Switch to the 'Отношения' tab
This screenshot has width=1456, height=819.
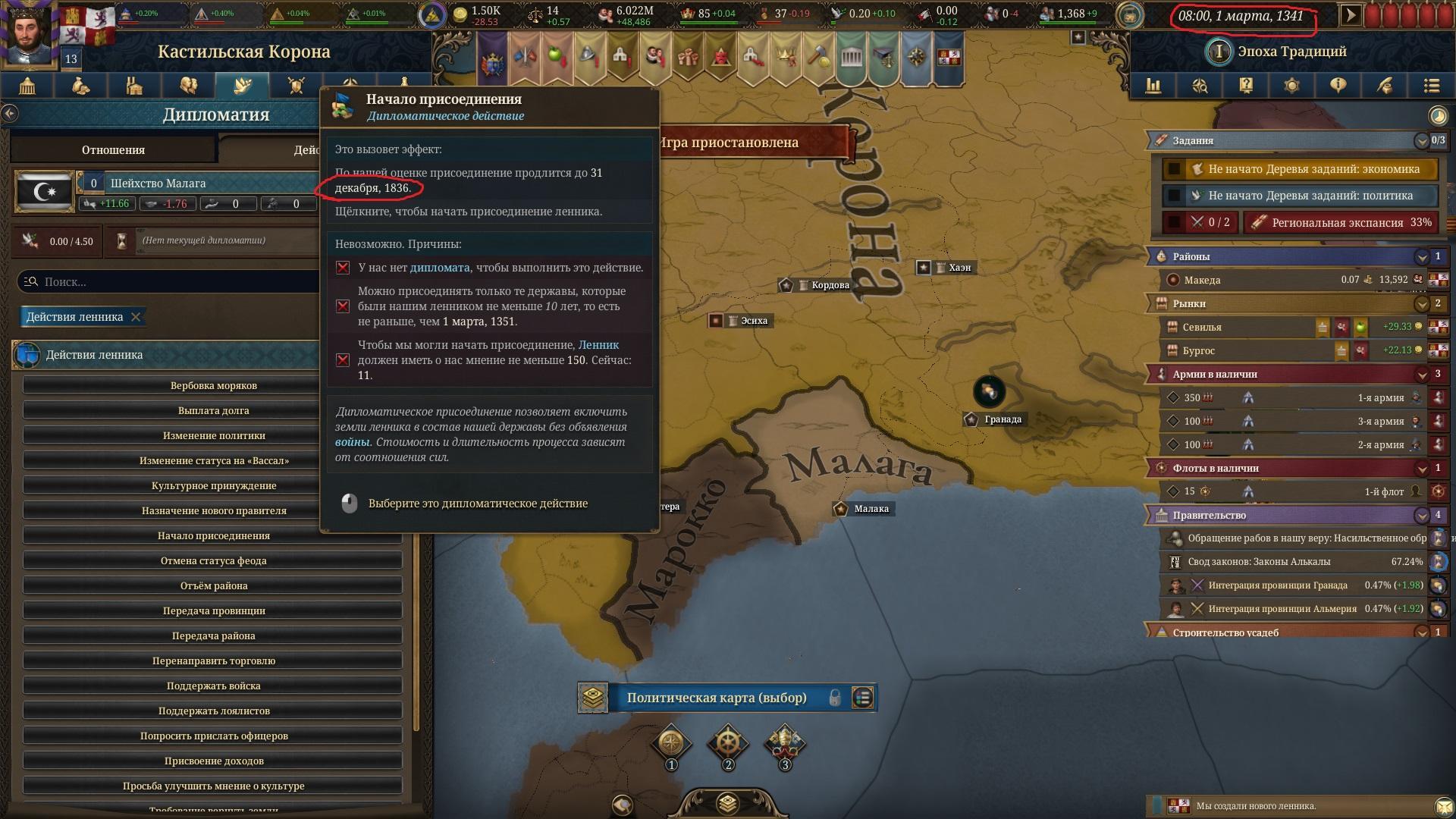point(113,149)
